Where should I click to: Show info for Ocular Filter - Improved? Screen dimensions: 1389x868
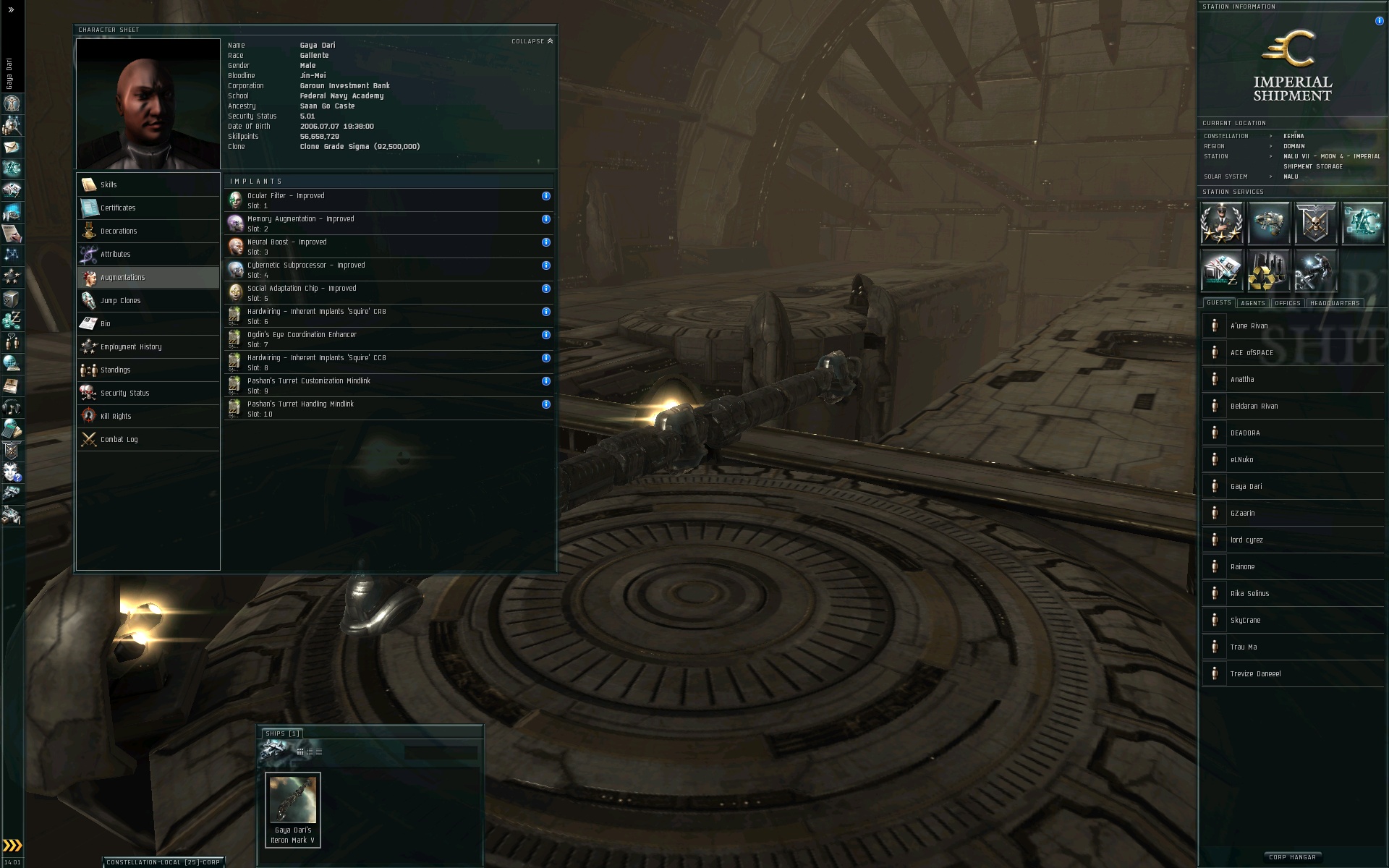tap(546, 196)
